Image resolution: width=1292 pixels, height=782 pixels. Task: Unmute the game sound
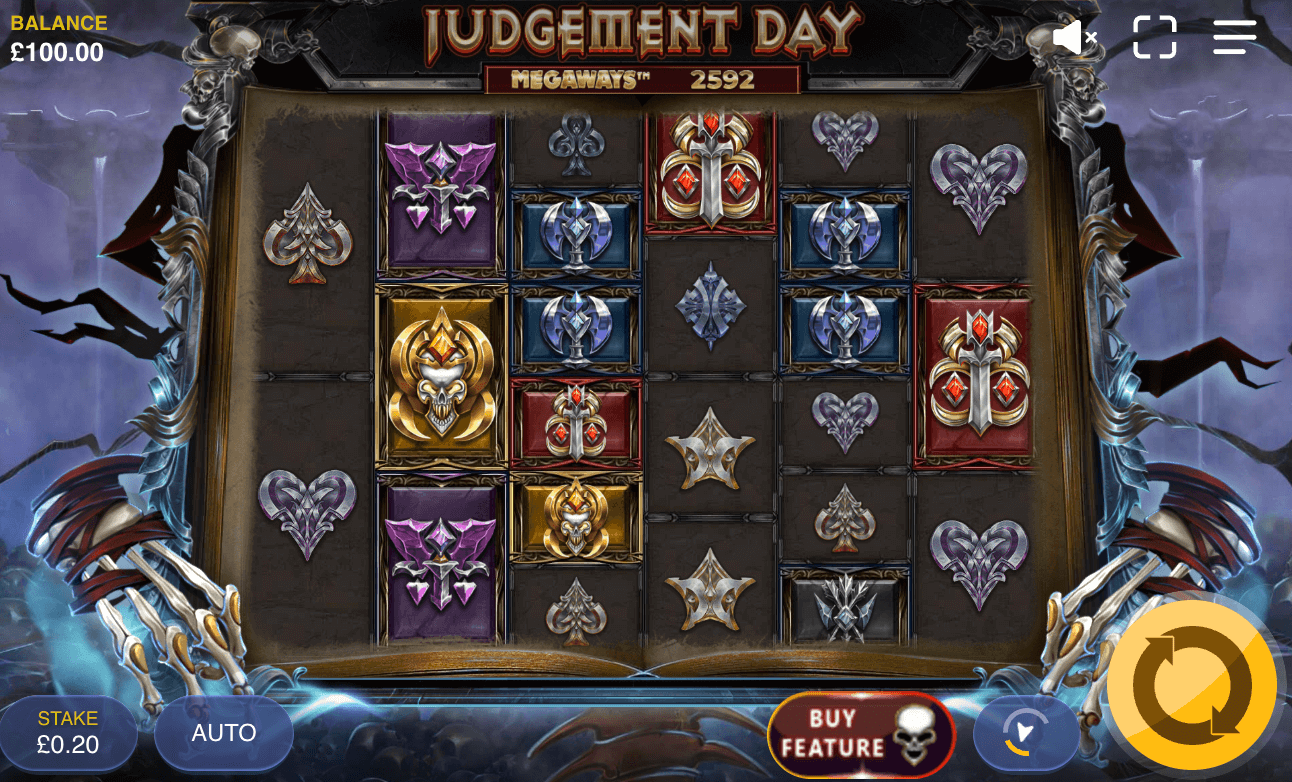pos(1075,36)
